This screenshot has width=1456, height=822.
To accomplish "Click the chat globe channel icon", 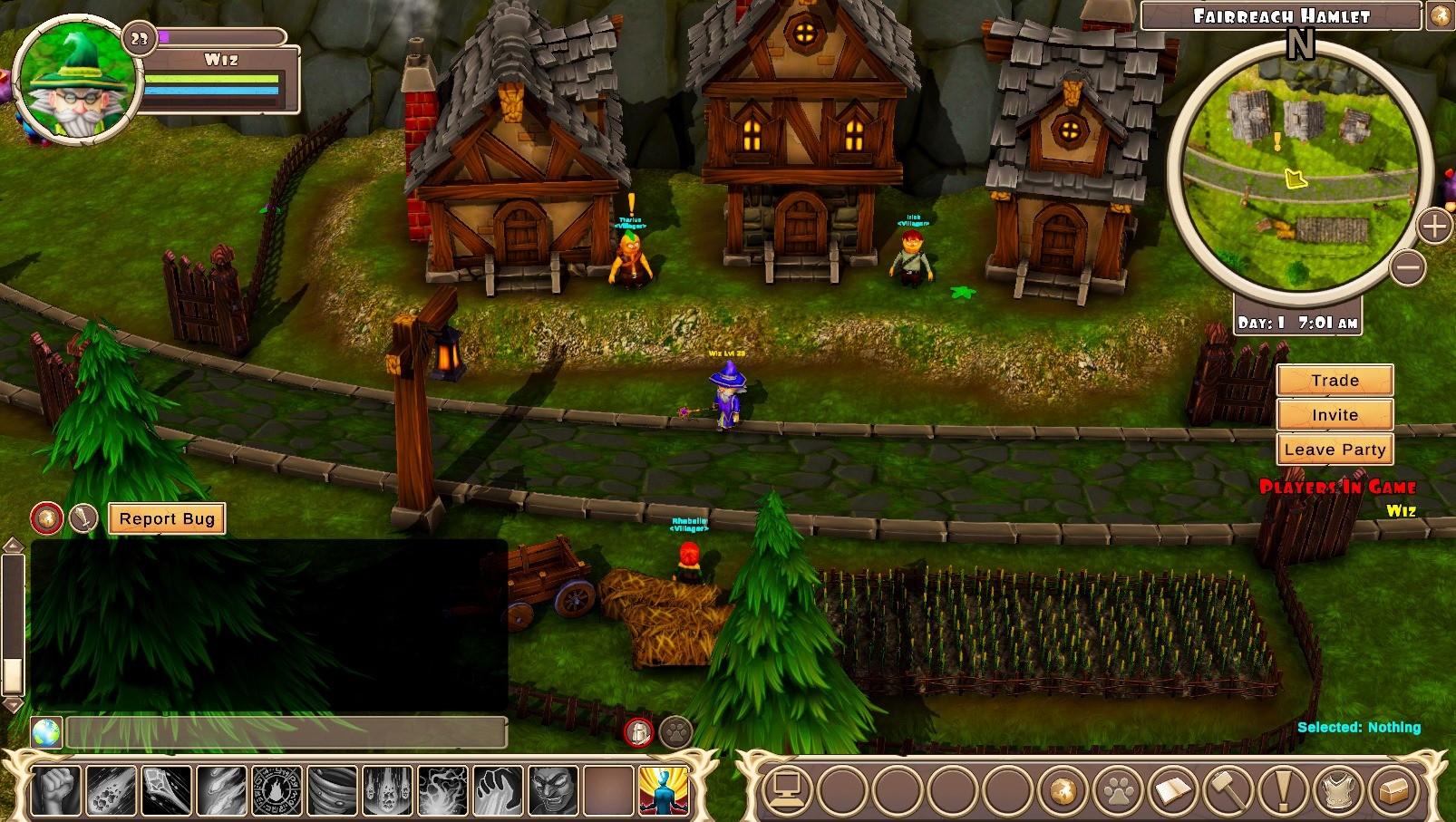I will pyautogui.click(x=47, y=733).
